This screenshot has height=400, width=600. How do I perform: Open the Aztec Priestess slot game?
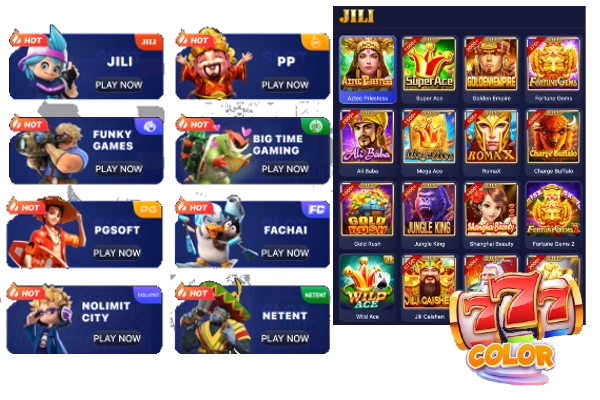click(367, 65)
